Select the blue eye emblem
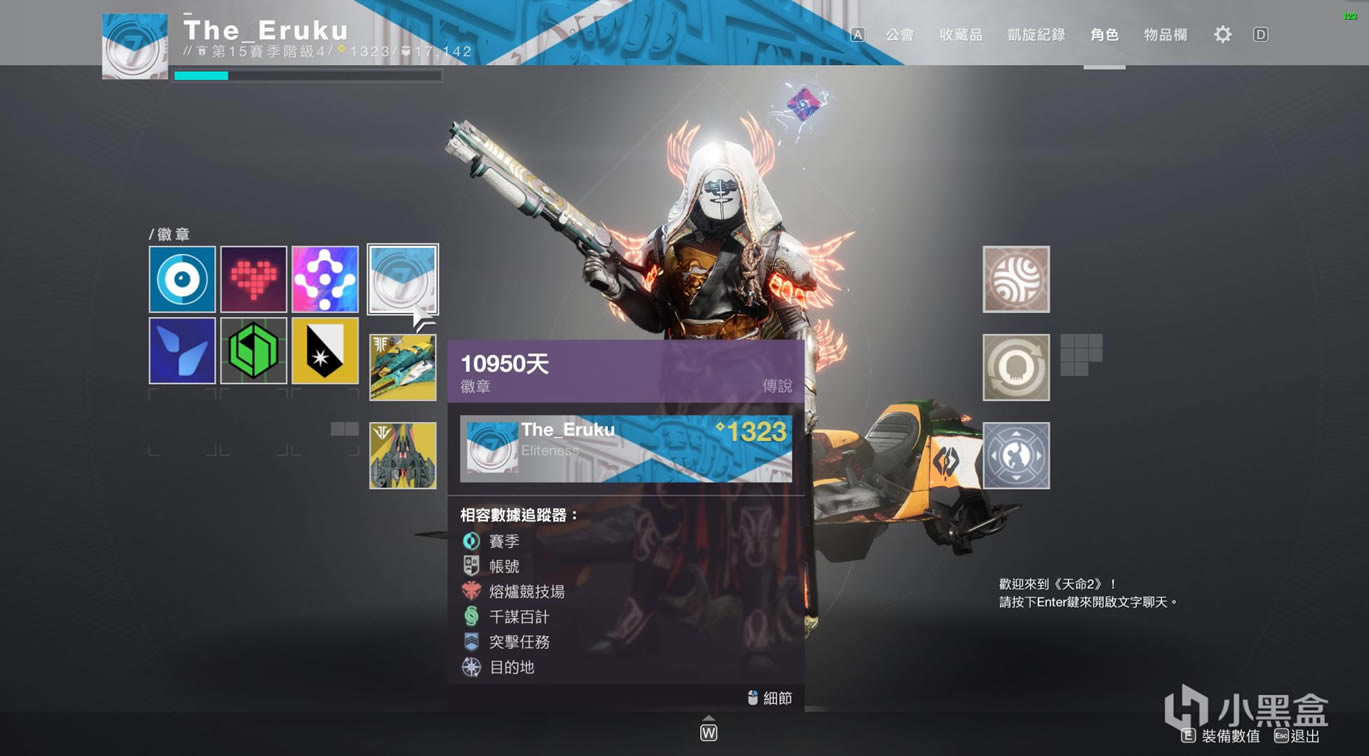 point(182,280)
